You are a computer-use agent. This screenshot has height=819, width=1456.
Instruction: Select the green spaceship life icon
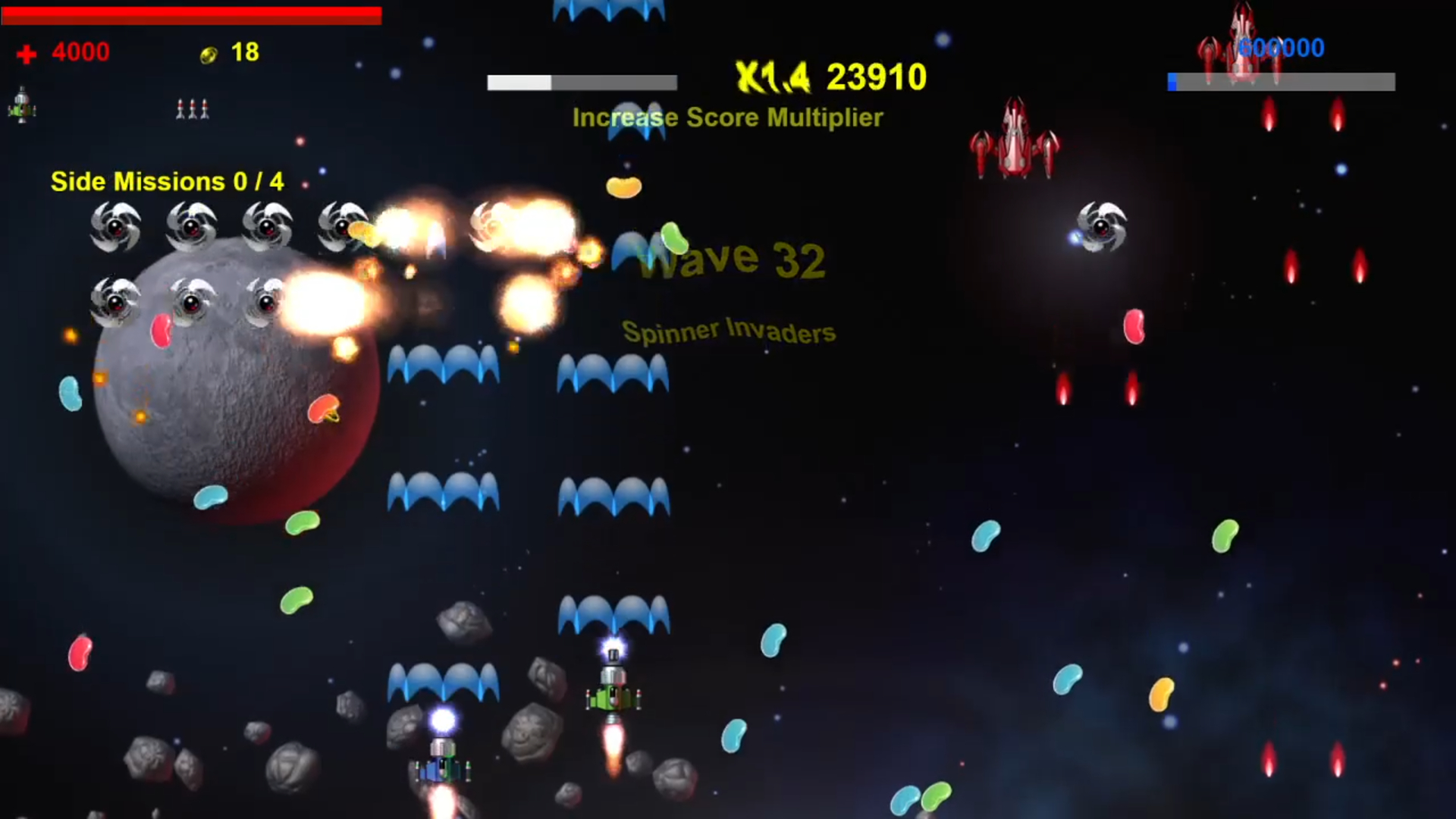(x=22, y=105)
